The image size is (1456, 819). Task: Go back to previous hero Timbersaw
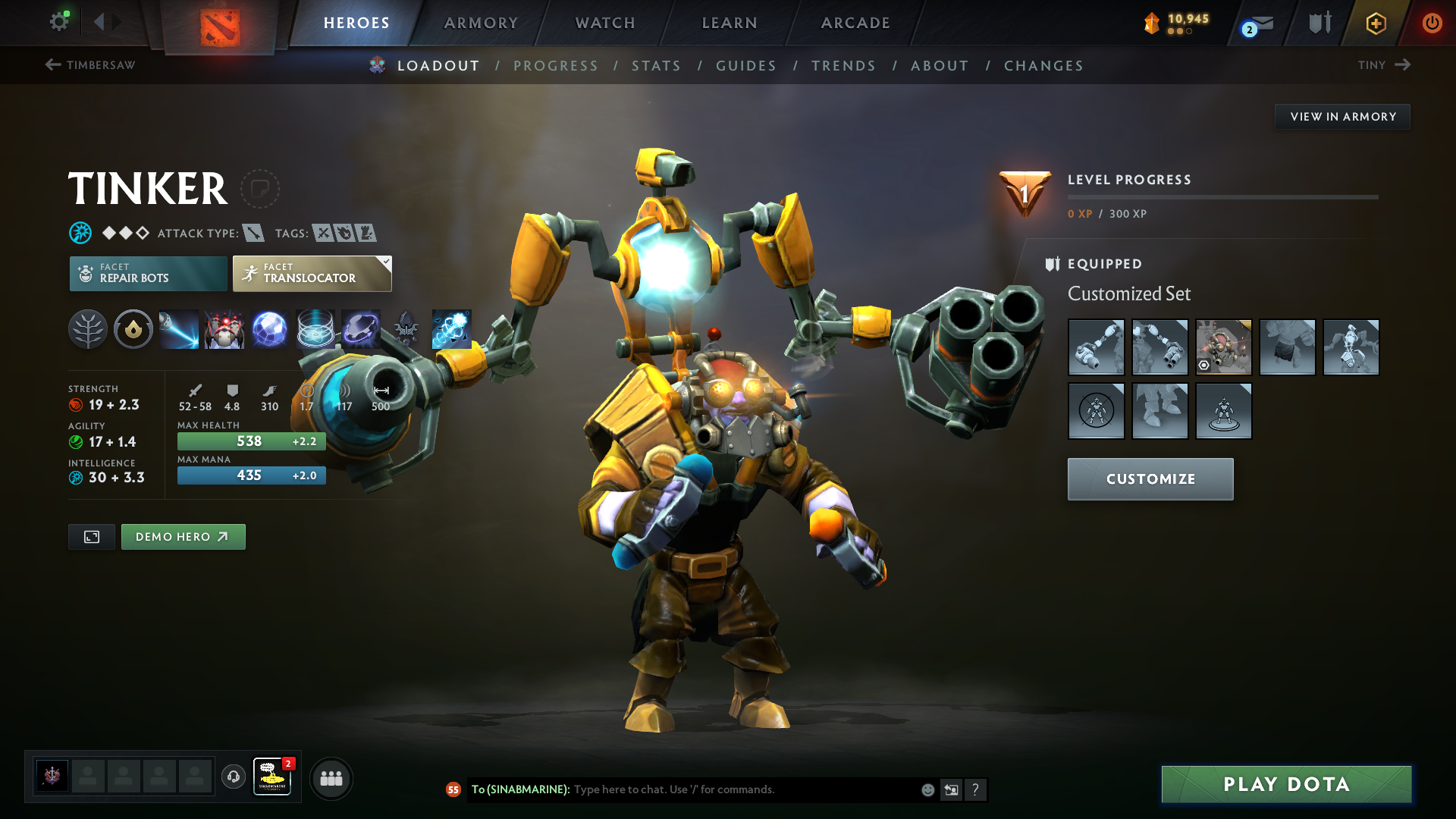pyautogui.click(x=90, y=65)
